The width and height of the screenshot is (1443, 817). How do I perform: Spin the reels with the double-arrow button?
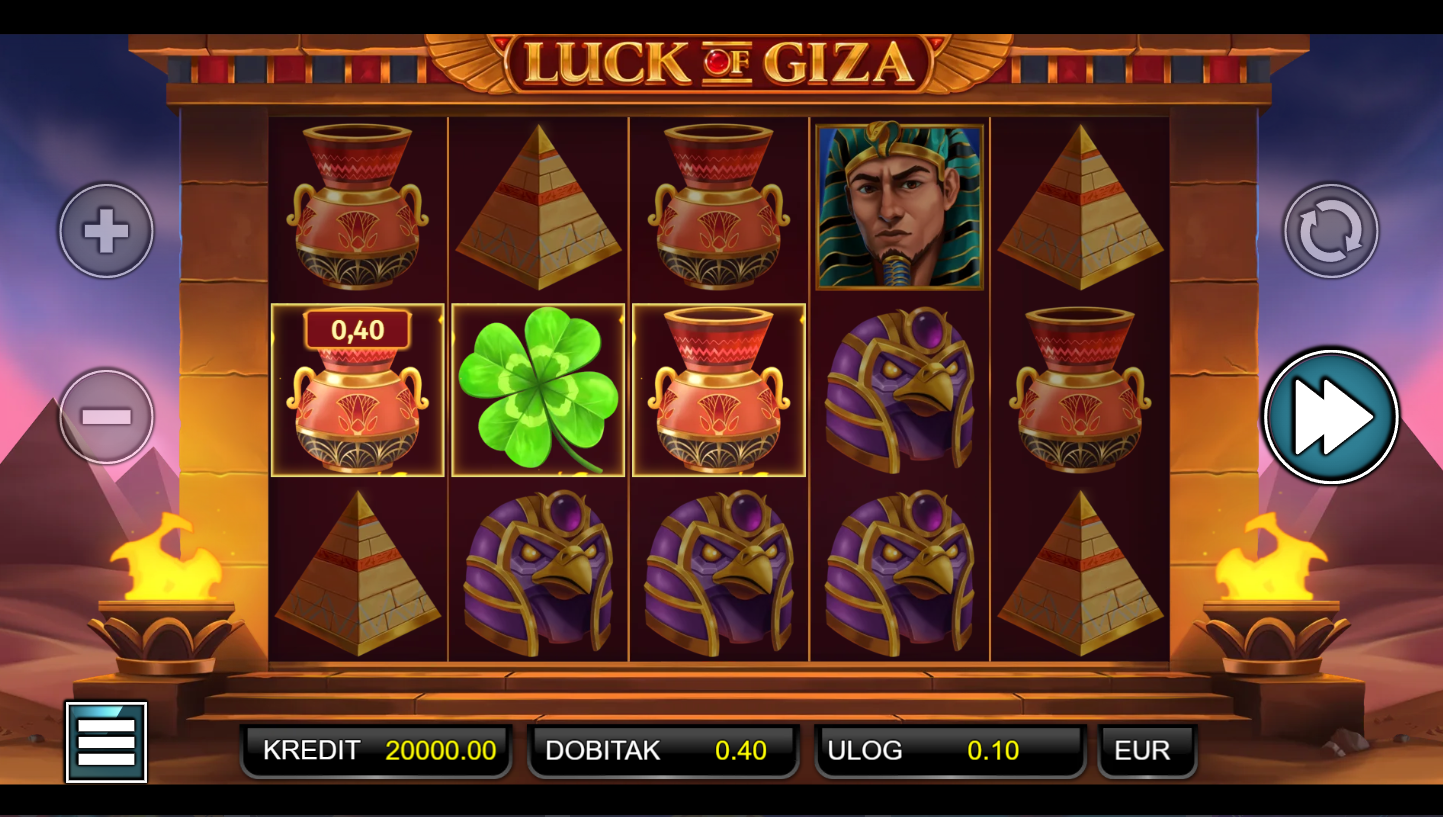1330,416
